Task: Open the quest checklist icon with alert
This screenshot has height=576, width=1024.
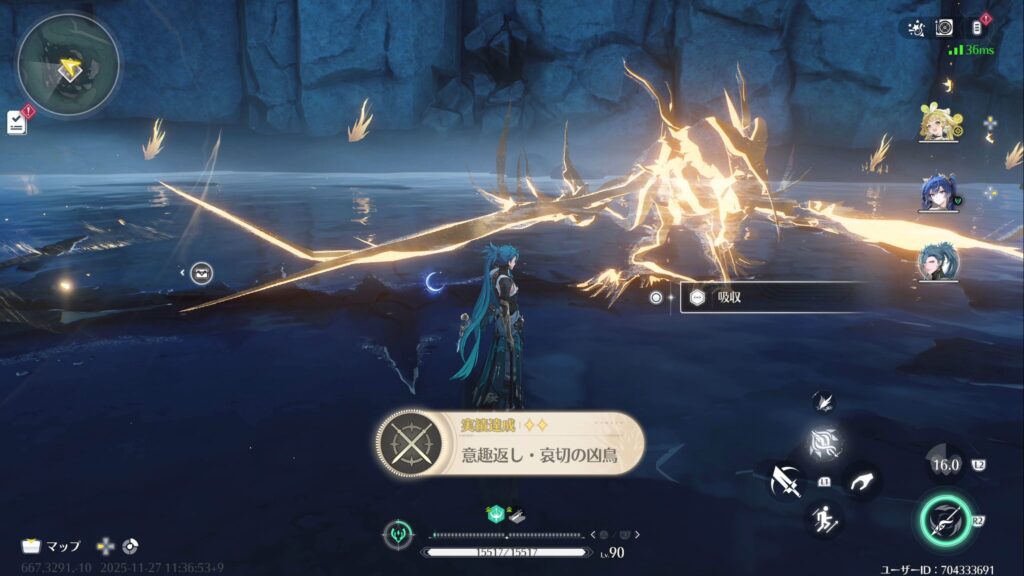Action: pyautogui.click(x=17, y=121)
